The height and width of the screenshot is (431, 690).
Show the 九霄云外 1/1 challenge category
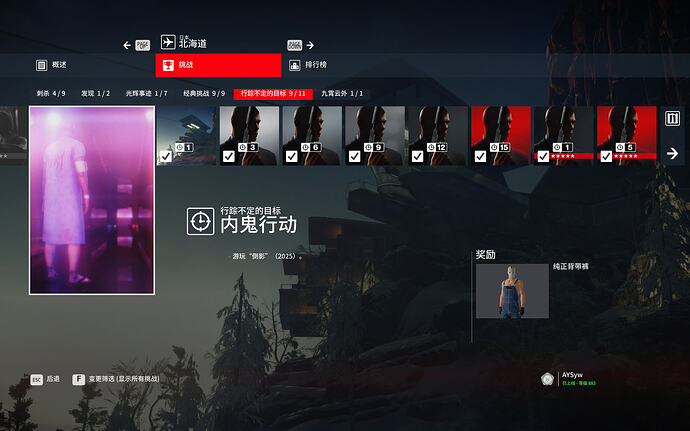342,93
